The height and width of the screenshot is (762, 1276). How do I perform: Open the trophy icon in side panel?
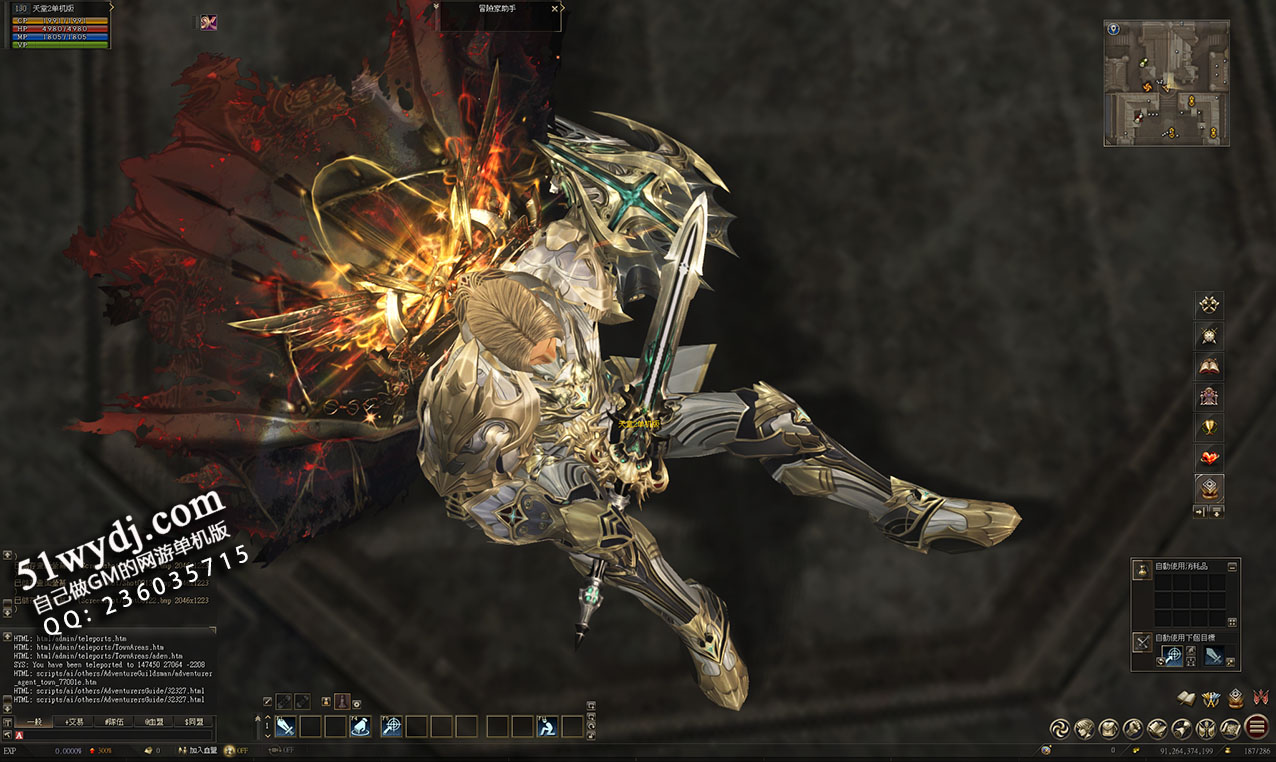click(1210, 427)
